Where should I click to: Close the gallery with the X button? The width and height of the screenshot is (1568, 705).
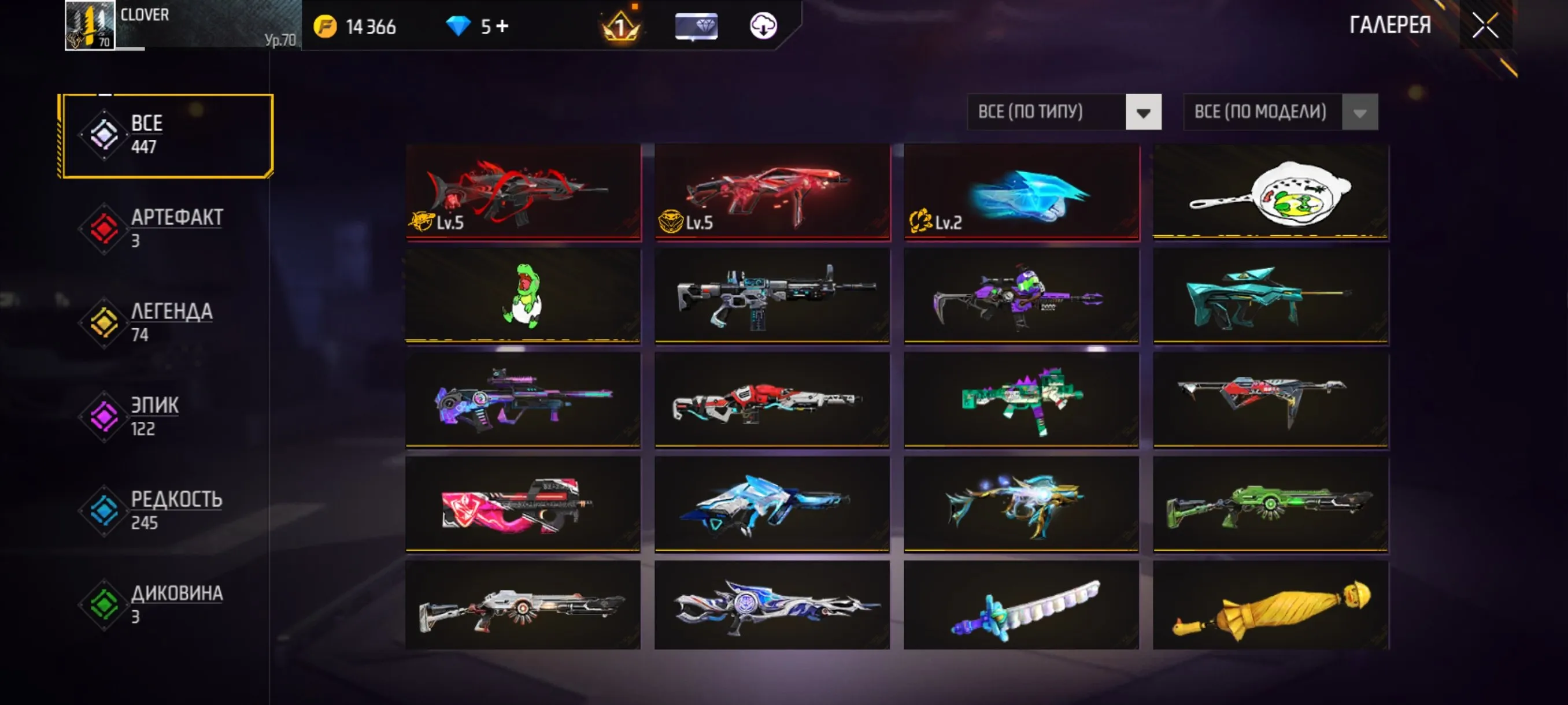[x=1485, y=25]
